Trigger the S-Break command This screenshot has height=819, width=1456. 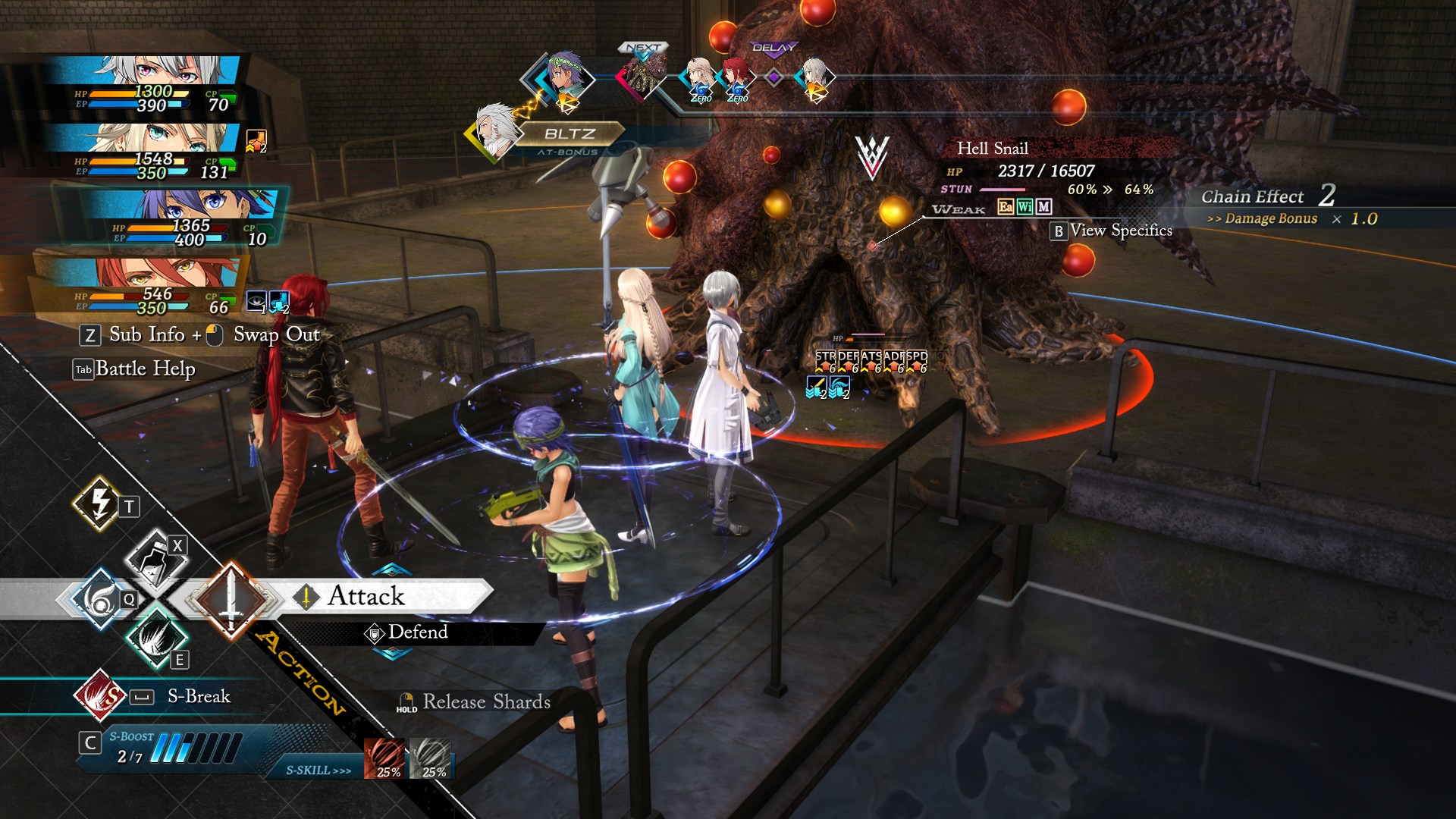coord(198,696)
